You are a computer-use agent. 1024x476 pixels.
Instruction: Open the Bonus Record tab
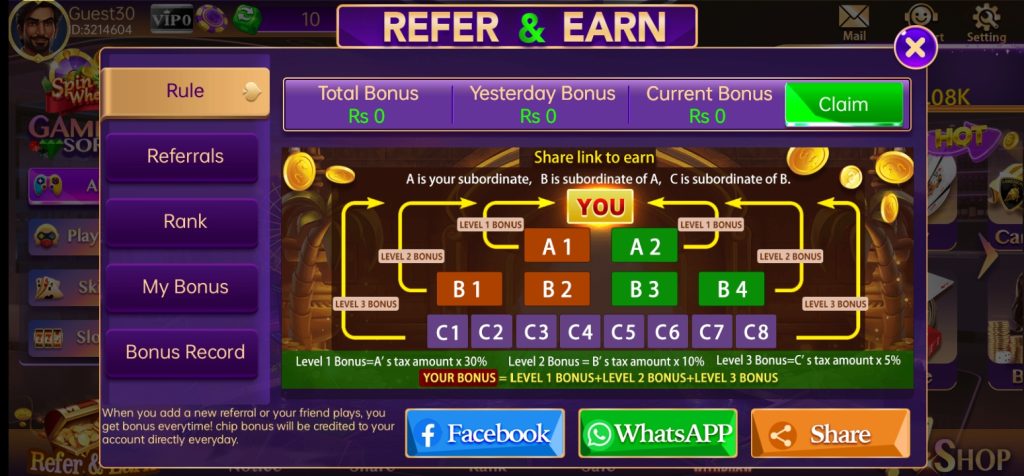click(x=185, y=352)
